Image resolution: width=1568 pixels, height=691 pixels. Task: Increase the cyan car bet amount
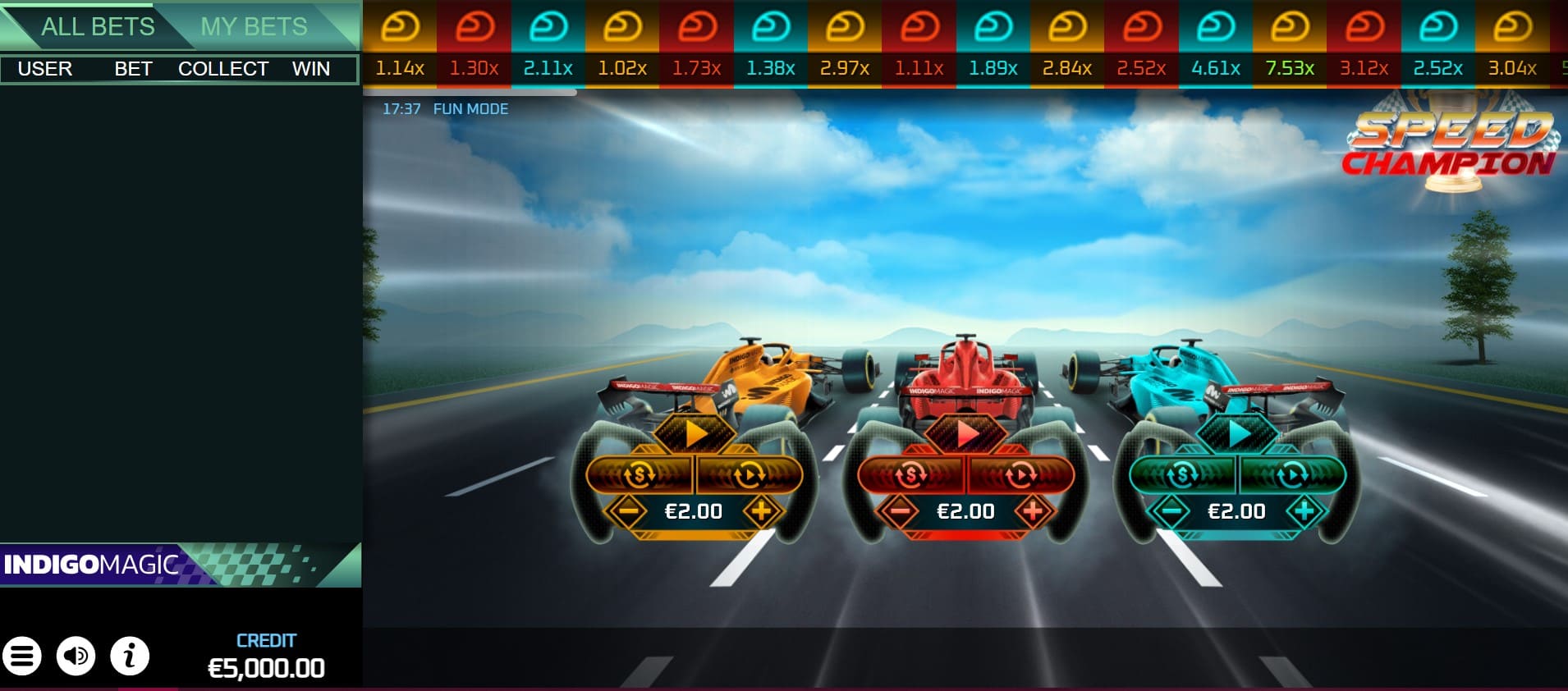pyautogui.click(x=1304, y=511)
